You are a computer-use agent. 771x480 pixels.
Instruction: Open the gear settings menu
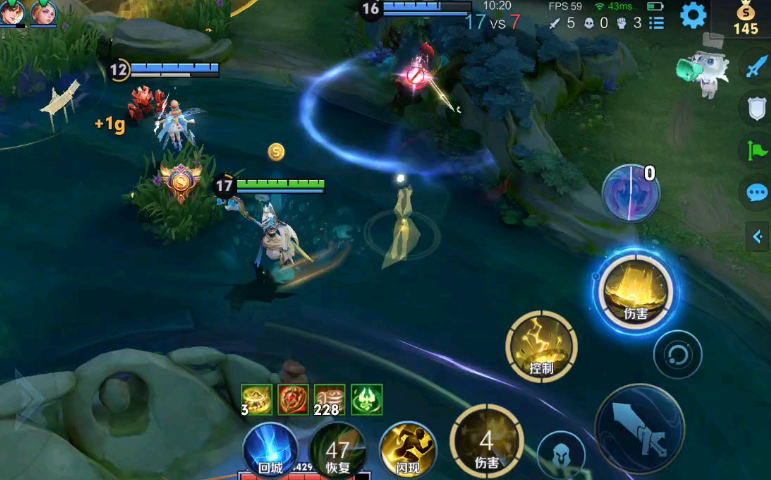693,15
